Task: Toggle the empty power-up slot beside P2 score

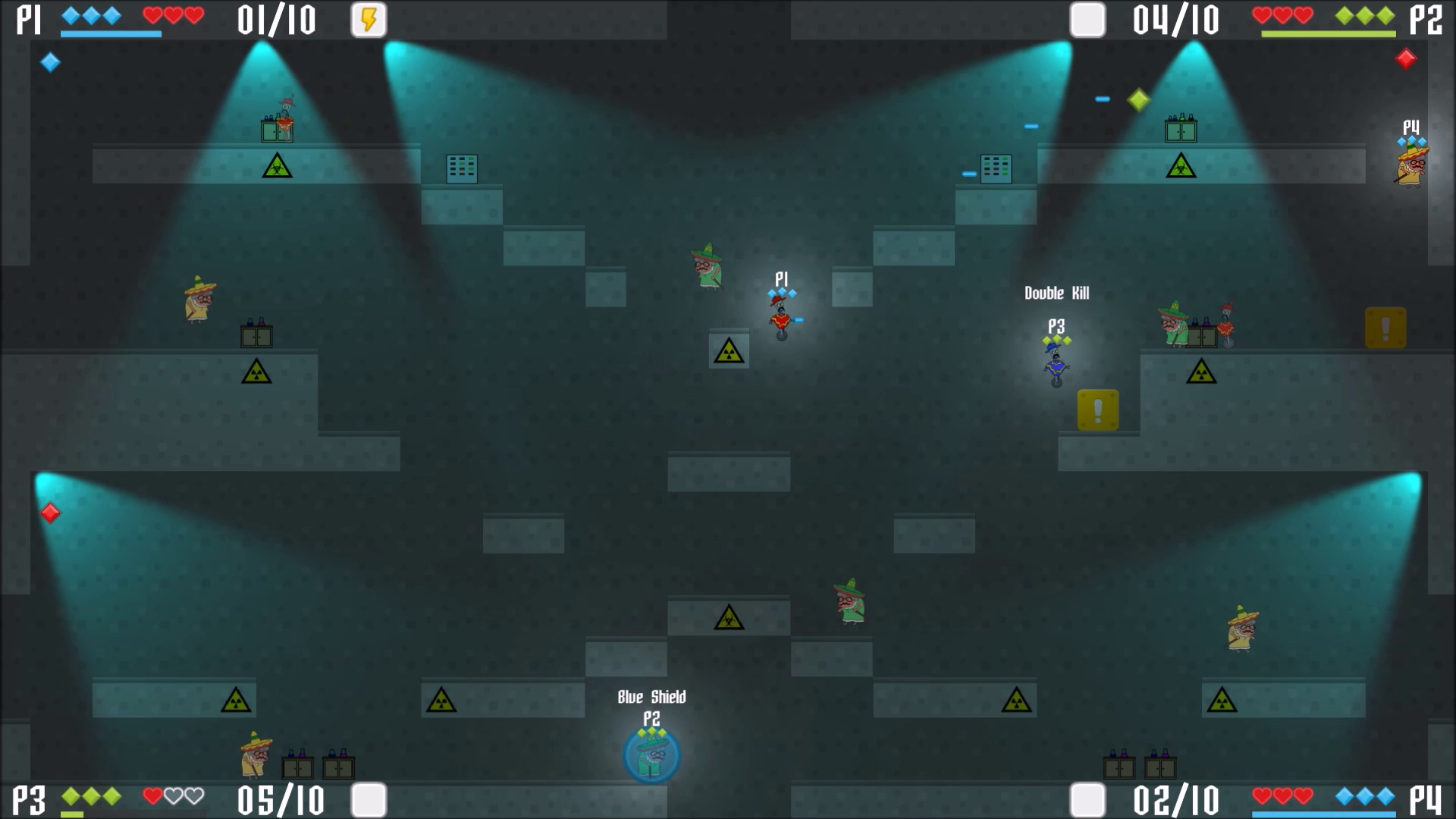Action: point(1087,20)
